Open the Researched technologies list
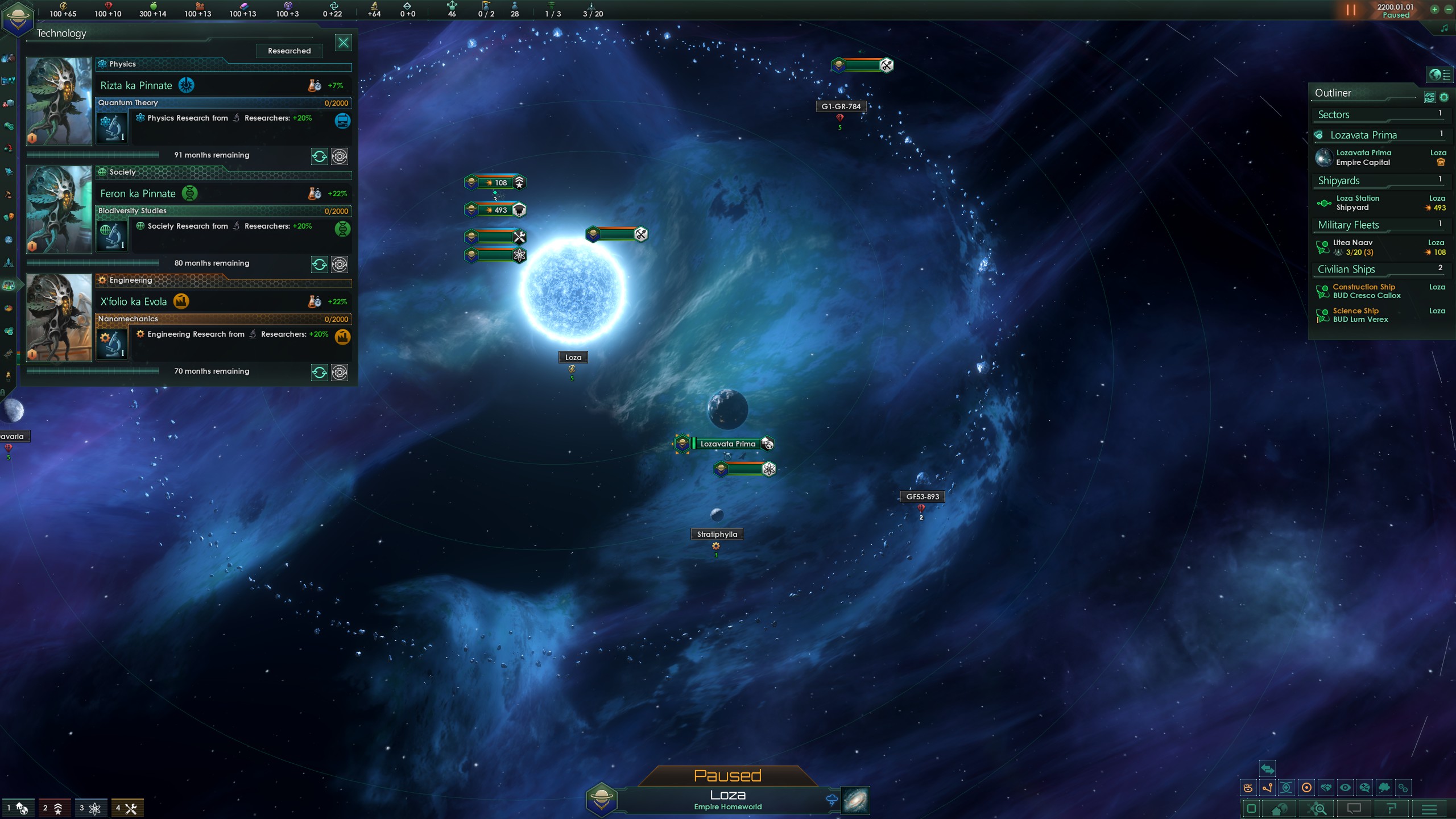The height and width of the screenshot is (819, 1456). [289, 51]
